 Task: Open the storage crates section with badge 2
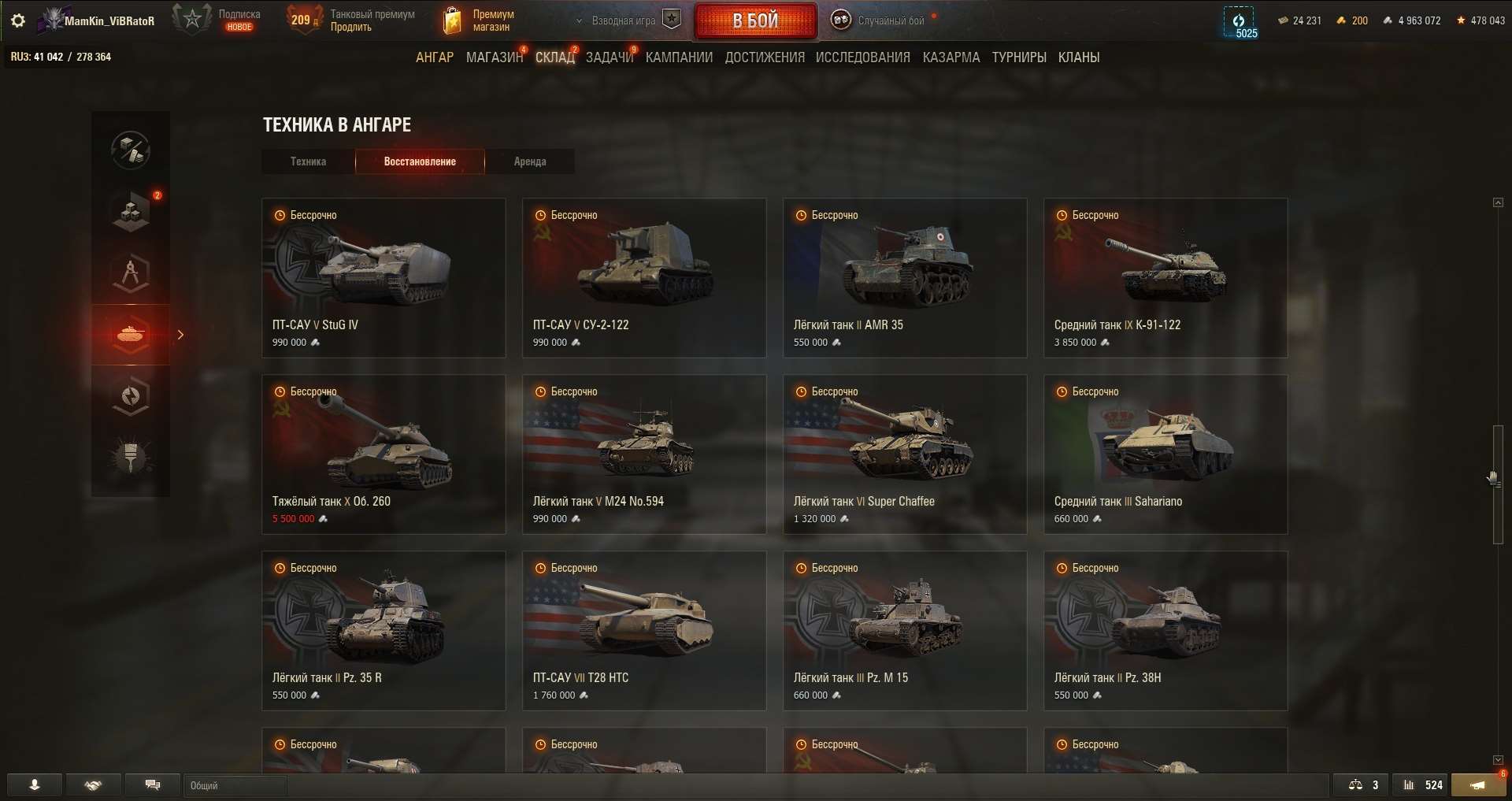coord(130,211)
